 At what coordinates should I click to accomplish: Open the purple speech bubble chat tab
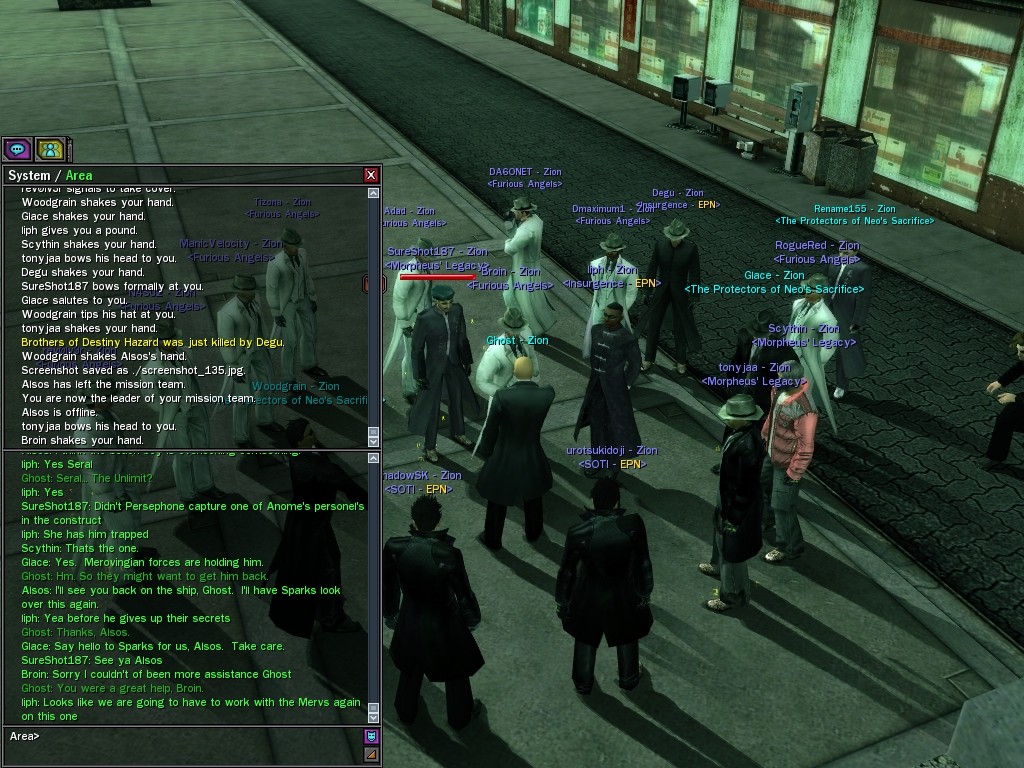[x=17, y=150]
